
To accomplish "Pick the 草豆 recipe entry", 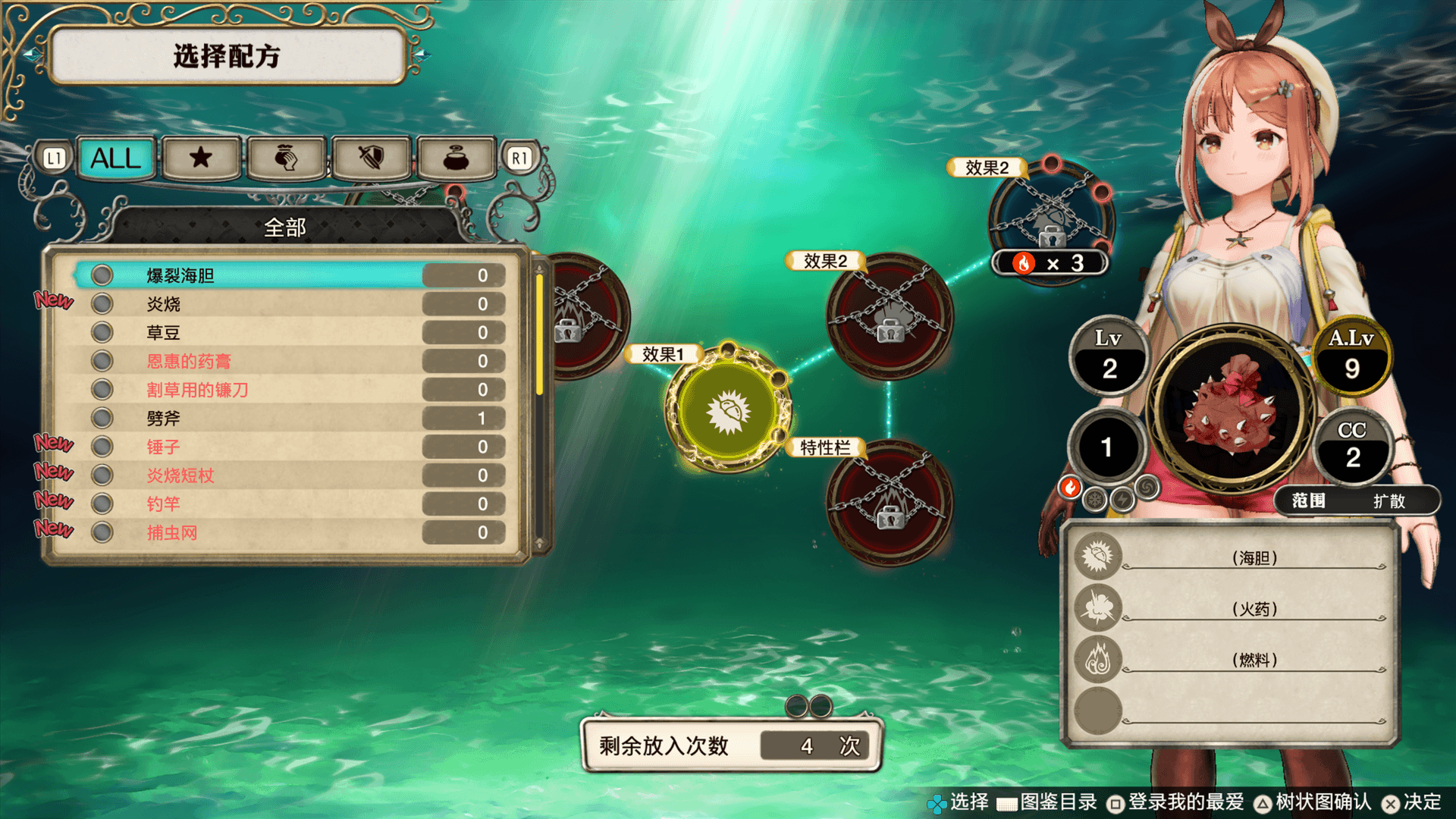I will coord(288,333).
